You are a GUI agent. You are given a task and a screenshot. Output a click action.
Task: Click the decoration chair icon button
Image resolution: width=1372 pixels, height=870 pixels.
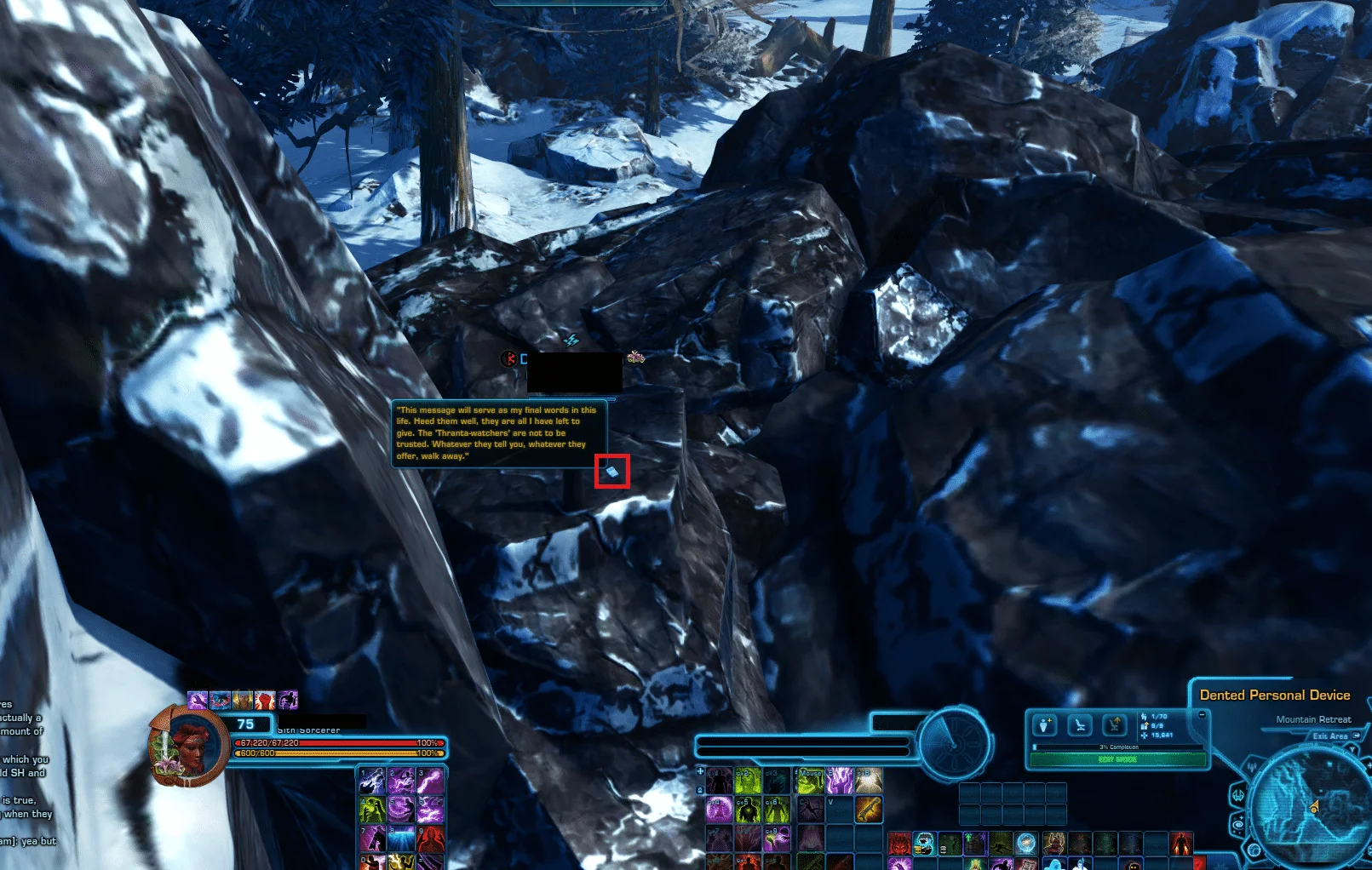coord(1080,725)
